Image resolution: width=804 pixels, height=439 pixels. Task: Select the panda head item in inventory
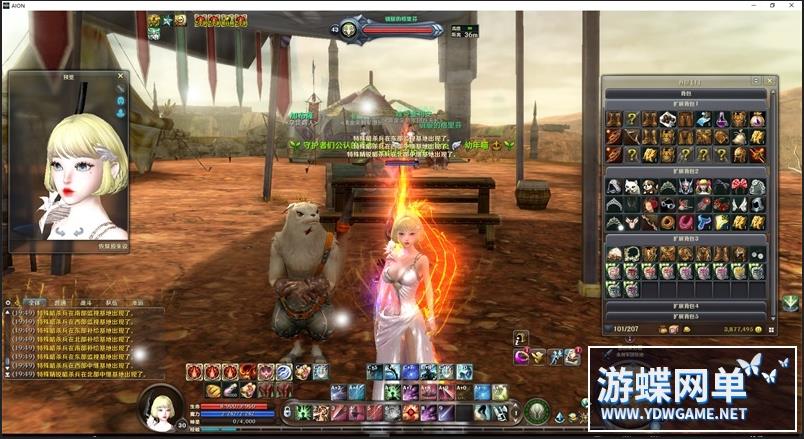632,187
